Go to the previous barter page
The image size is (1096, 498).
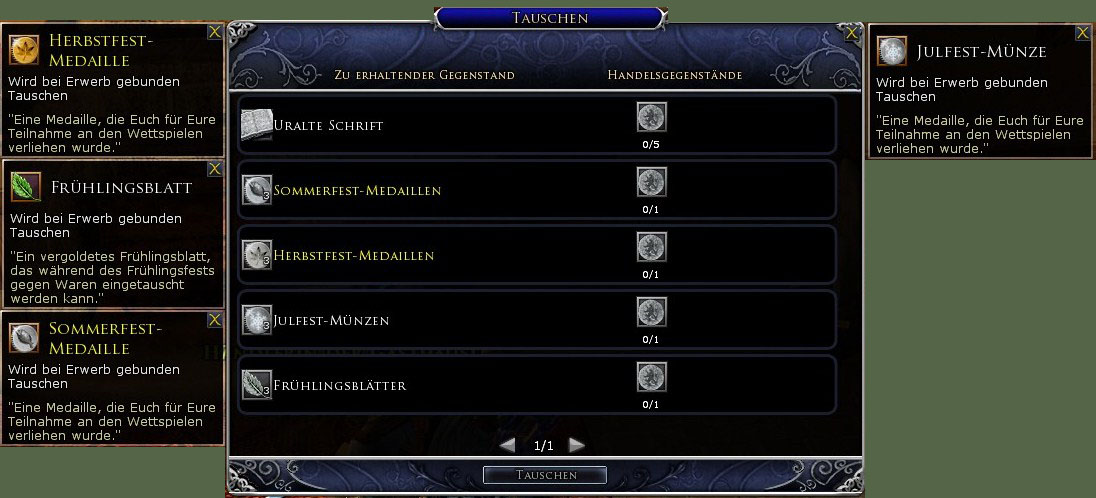[x=508, y=445]
